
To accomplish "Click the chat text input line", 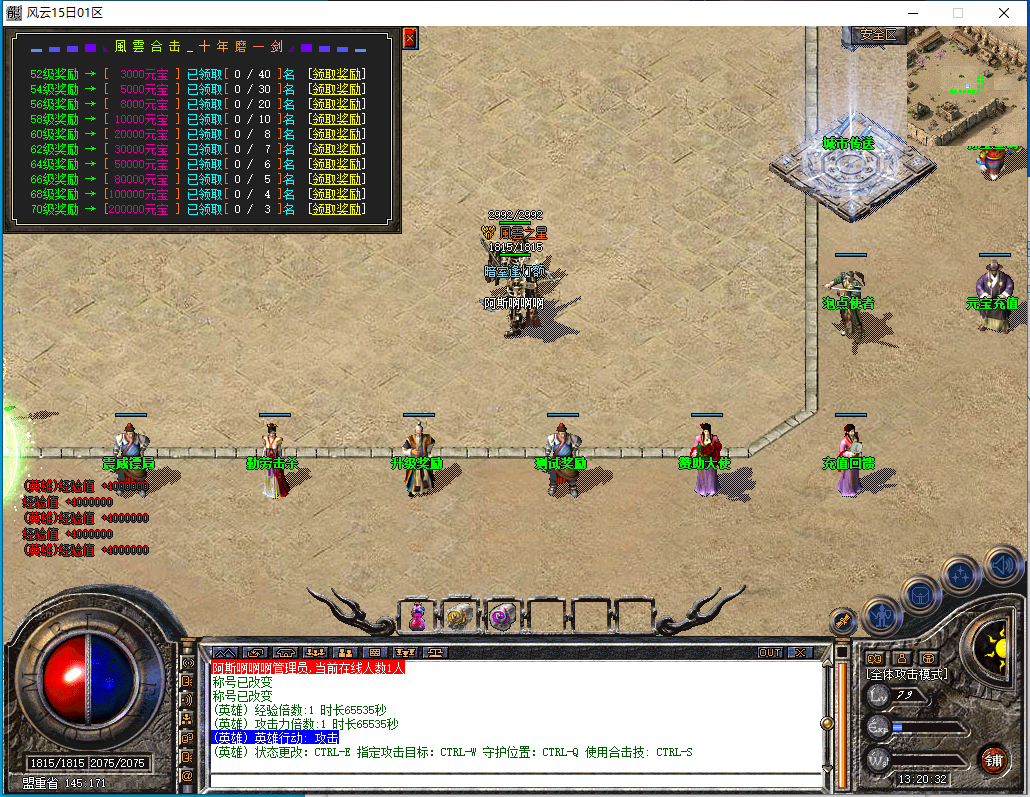I will 515,778.
